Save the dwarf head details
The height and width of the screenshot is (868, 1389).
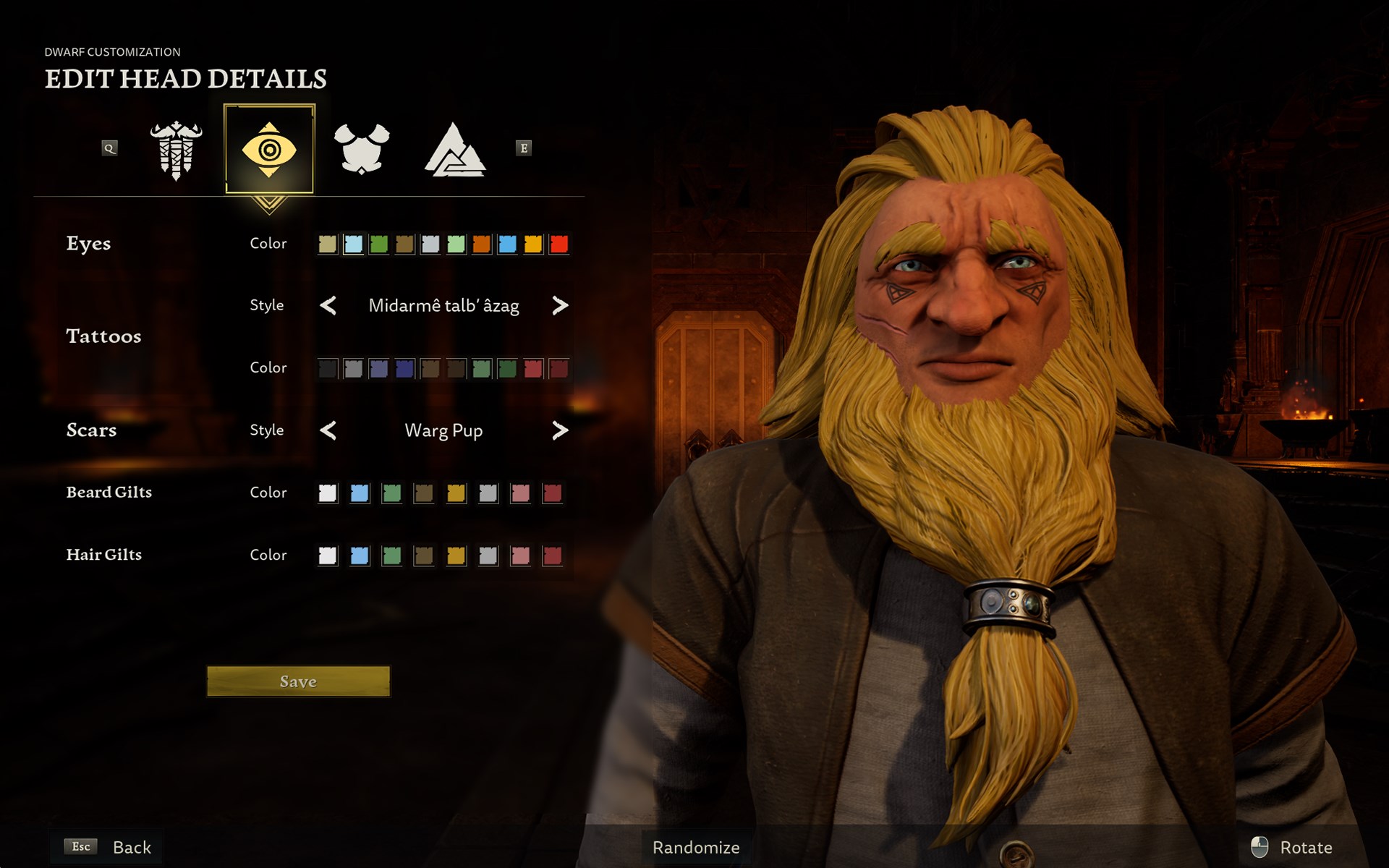click(x=298, y=681)
